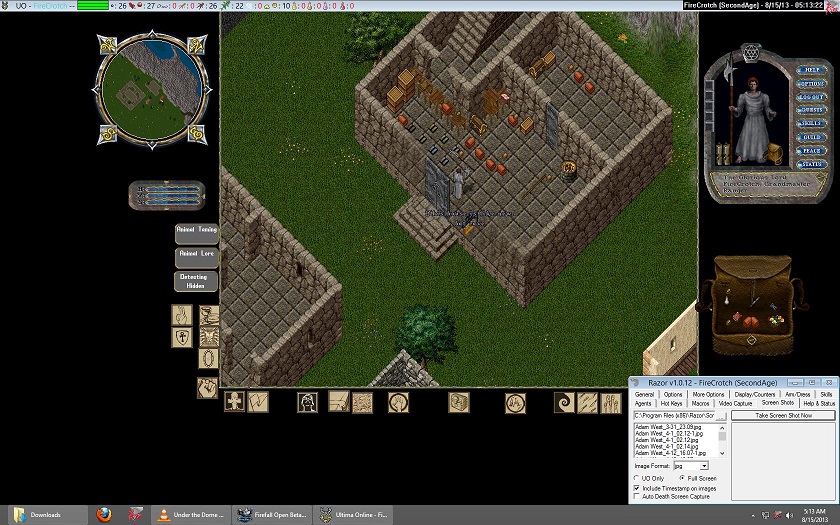Cast the spiral swirl spell icon
The image size is (840, 525).
(565, 402)
